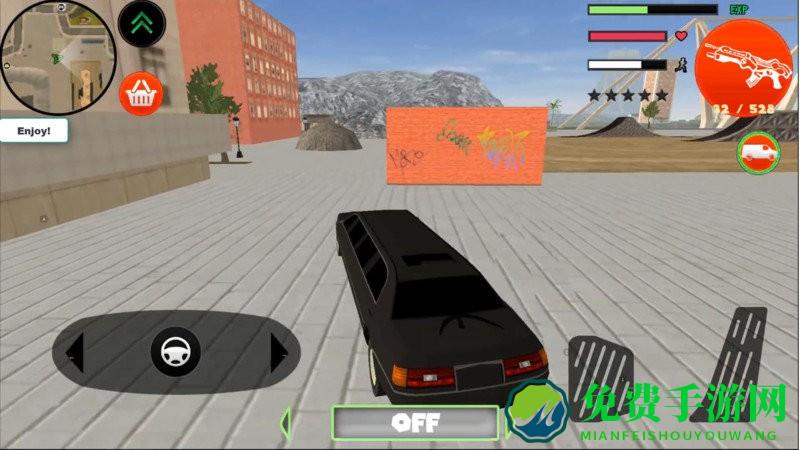
Task: Steer right with the right arrow
Action: (279, 352)
